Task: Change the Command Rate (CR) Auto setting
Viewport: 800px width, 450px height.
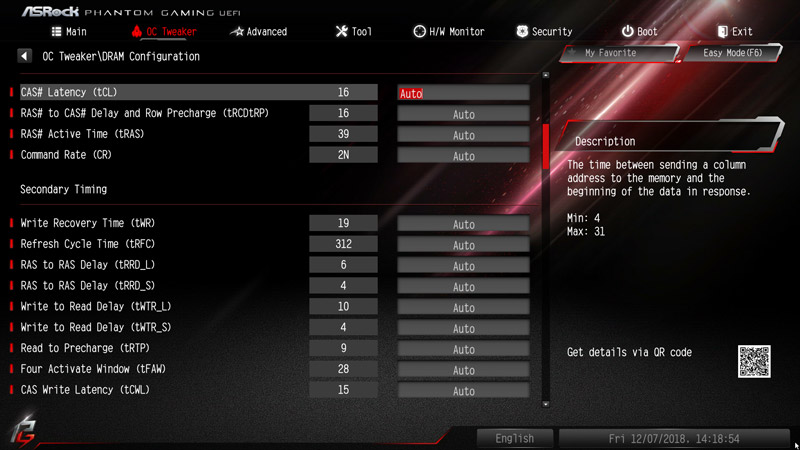Action: click(x=463, y=156)
